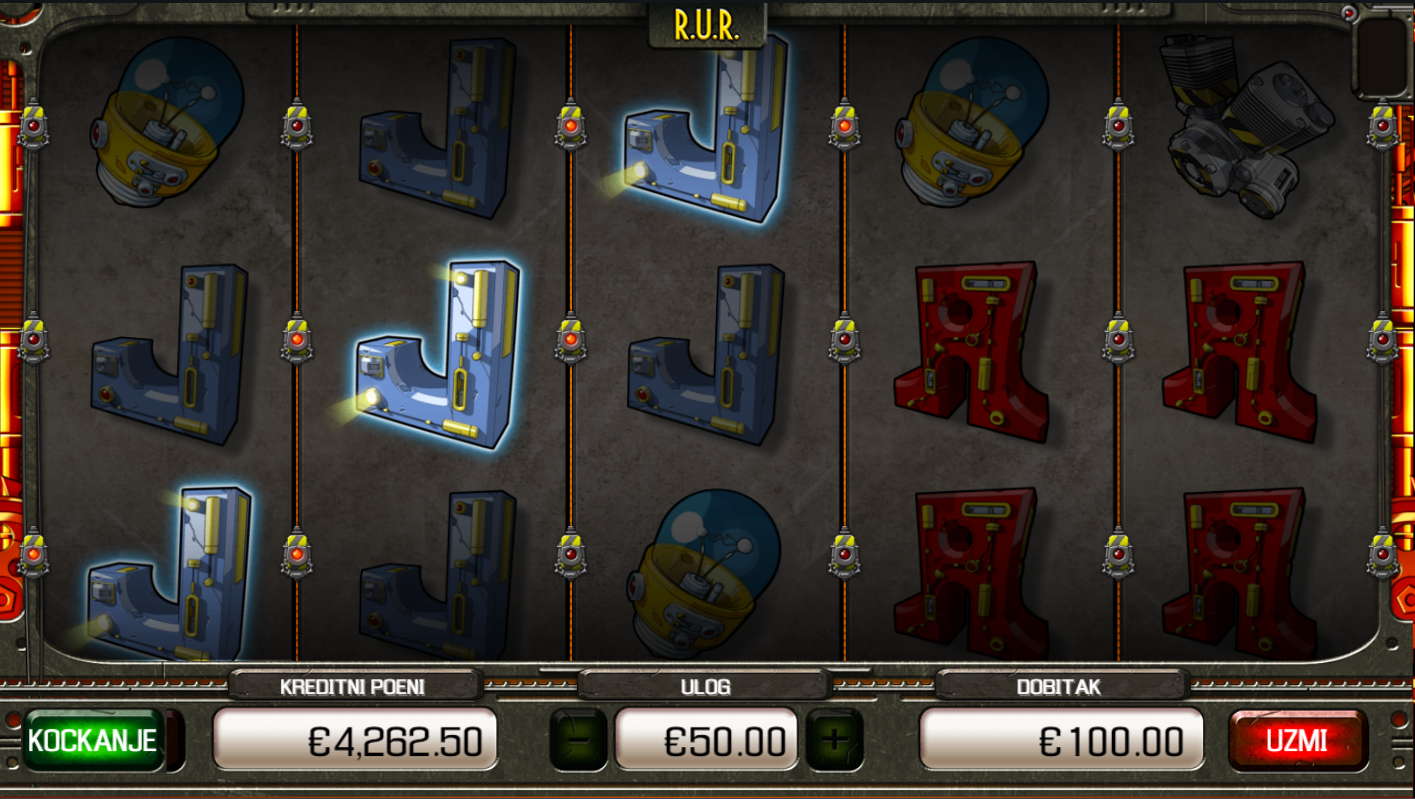Screen dimensions: 1415x799
Task: Click the green KOCKANJE gamble button
Action: pos(93,740)
